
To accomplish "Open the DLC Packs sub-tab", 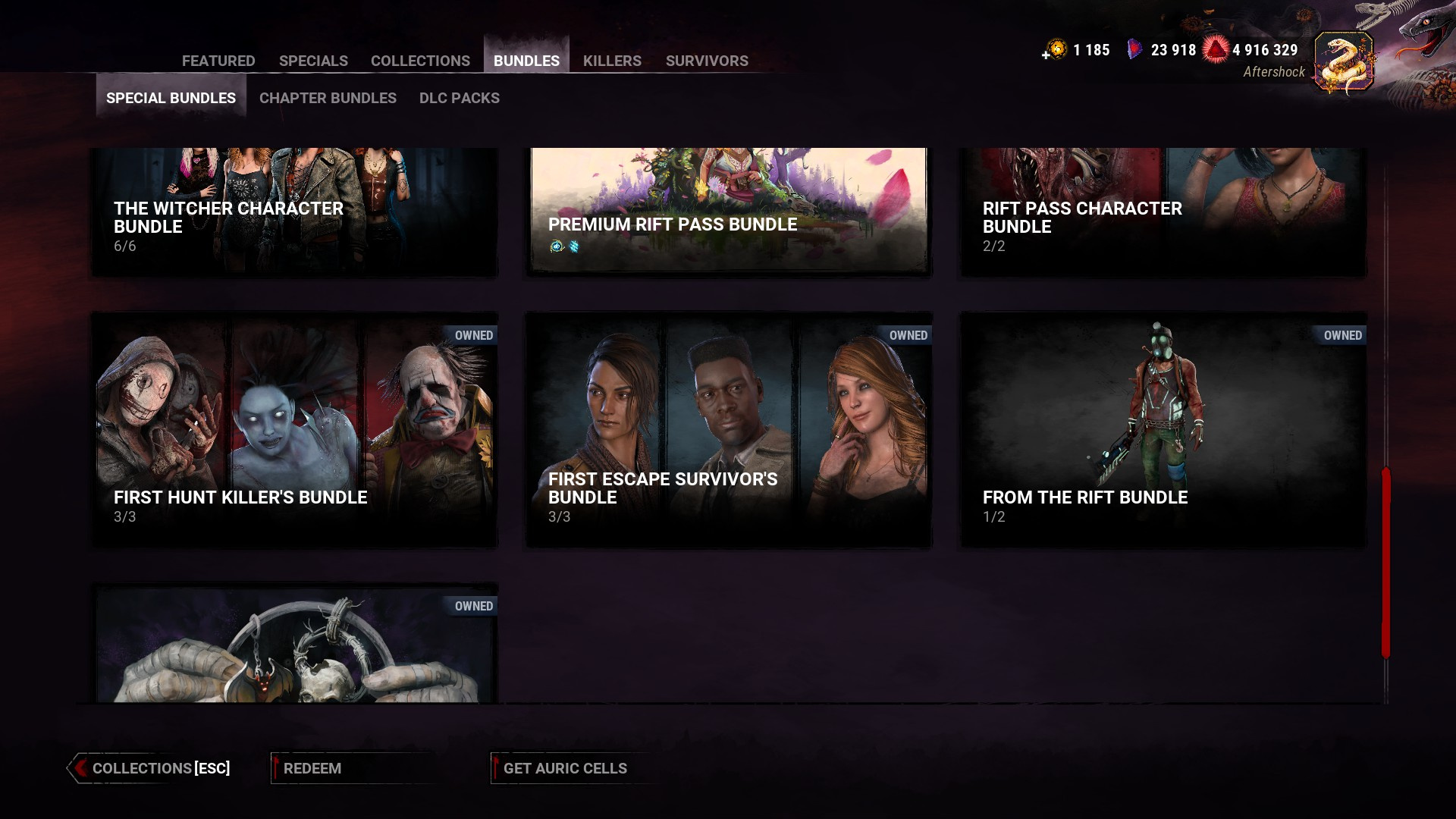I will (459, 98).
